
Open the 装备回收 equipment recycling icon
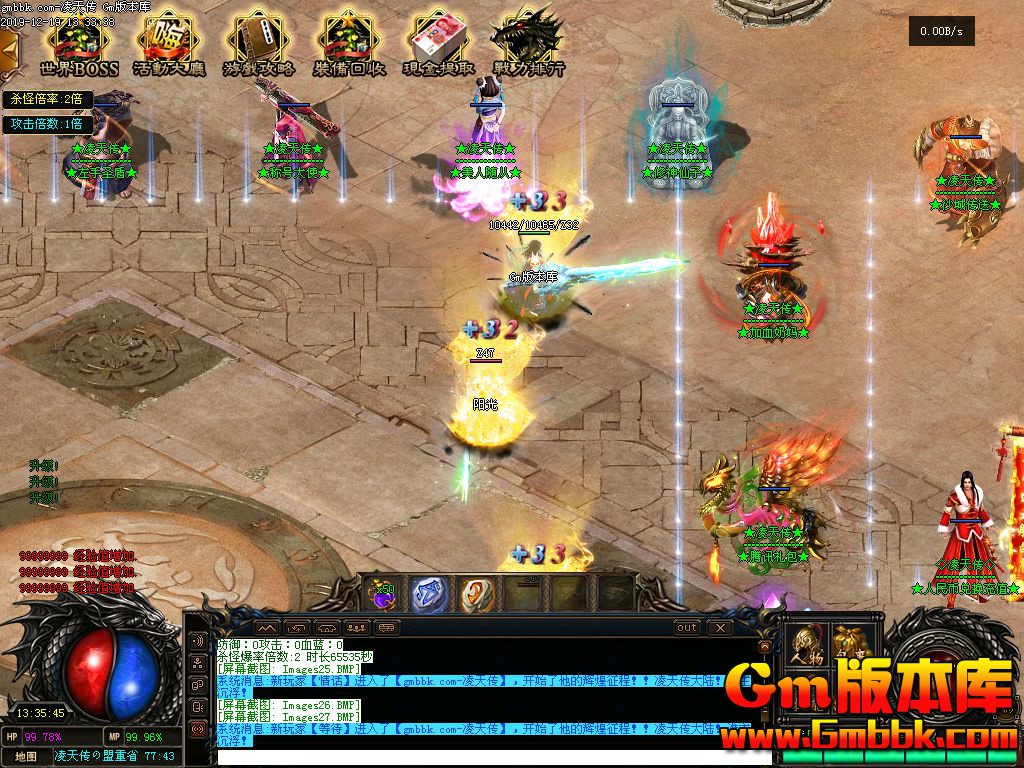click(x=349, y=43)
